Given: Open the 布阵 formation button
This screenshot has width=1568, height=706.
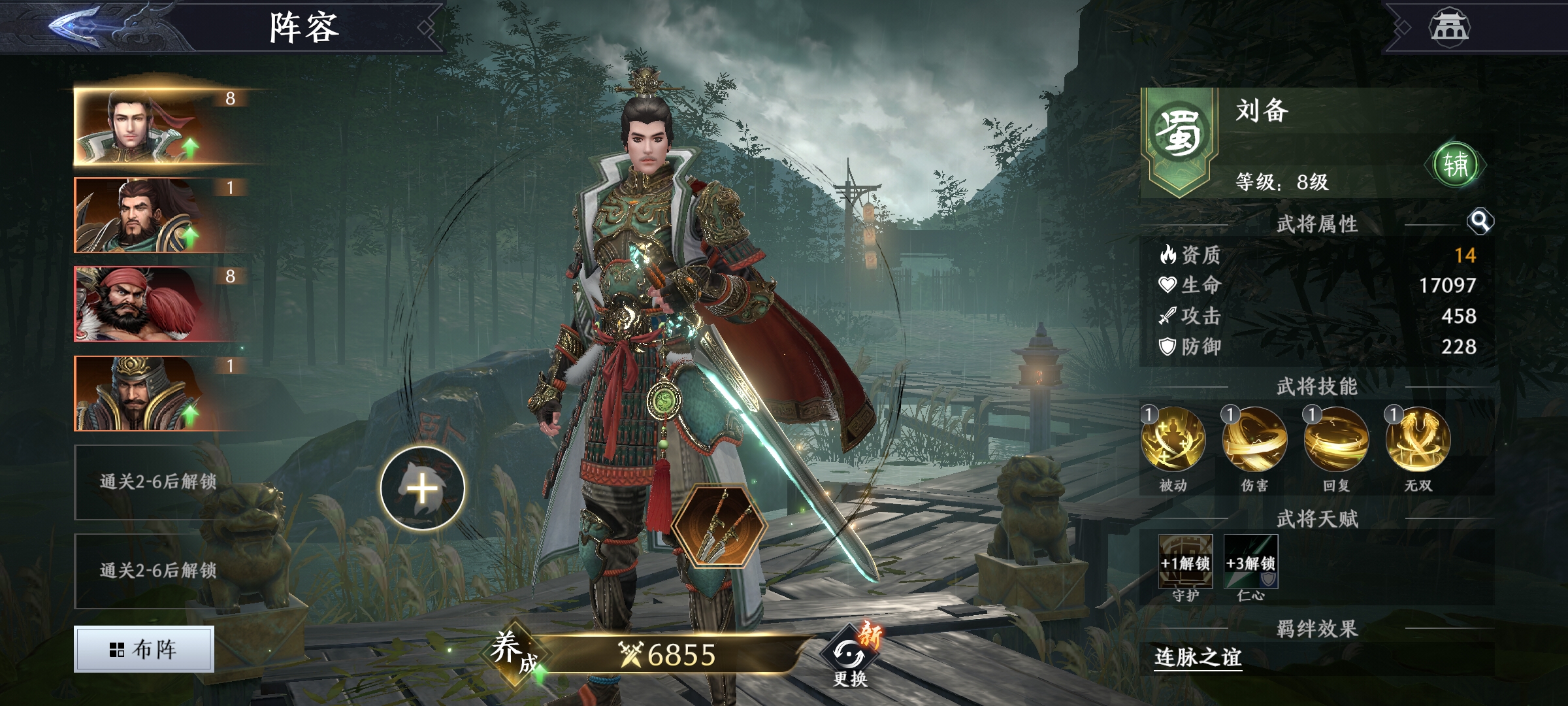Looking at the screenshot, I should point(144,649).
